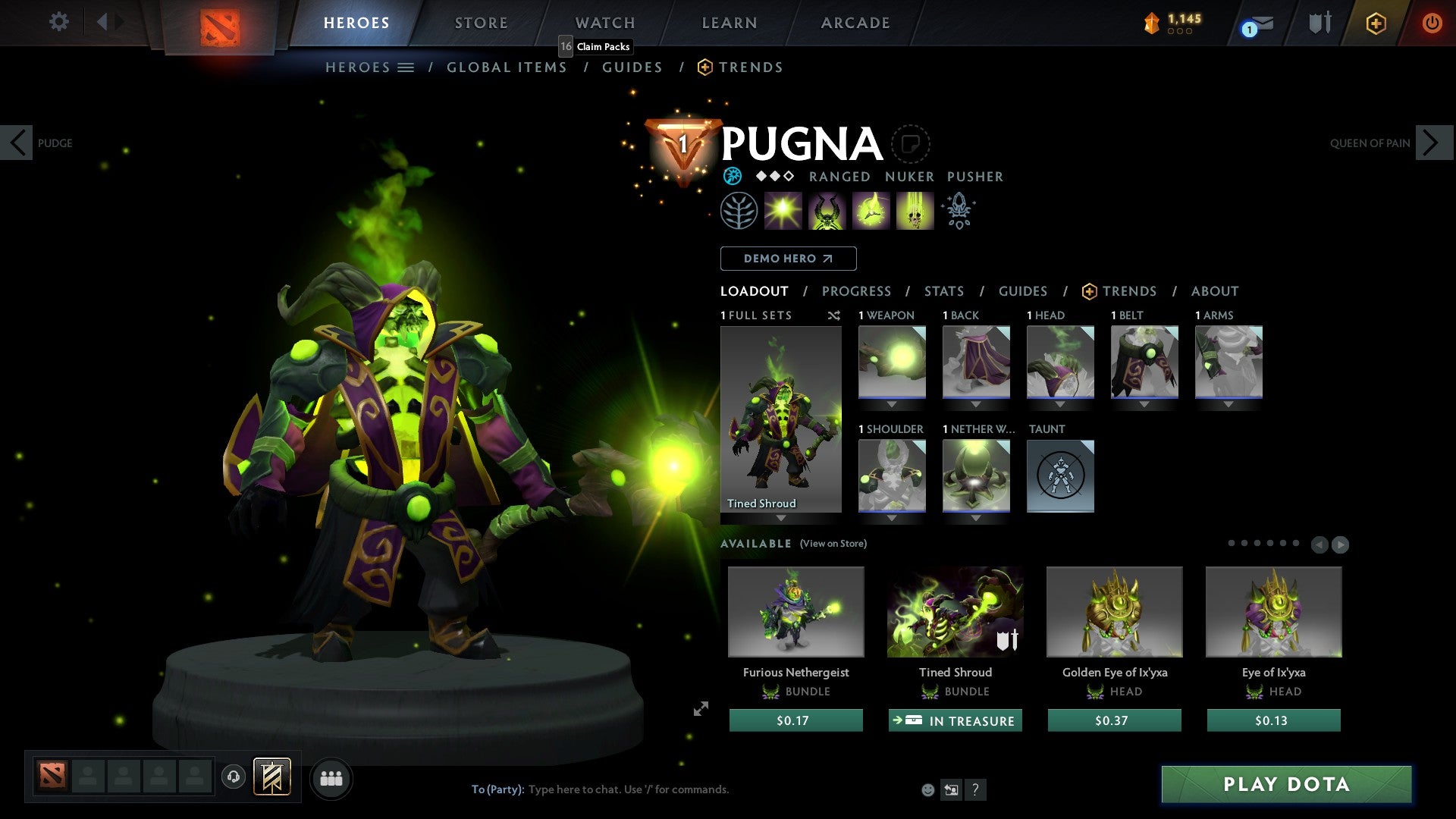
Task: Show the hero Stats tab
Action: click(943, 291)
